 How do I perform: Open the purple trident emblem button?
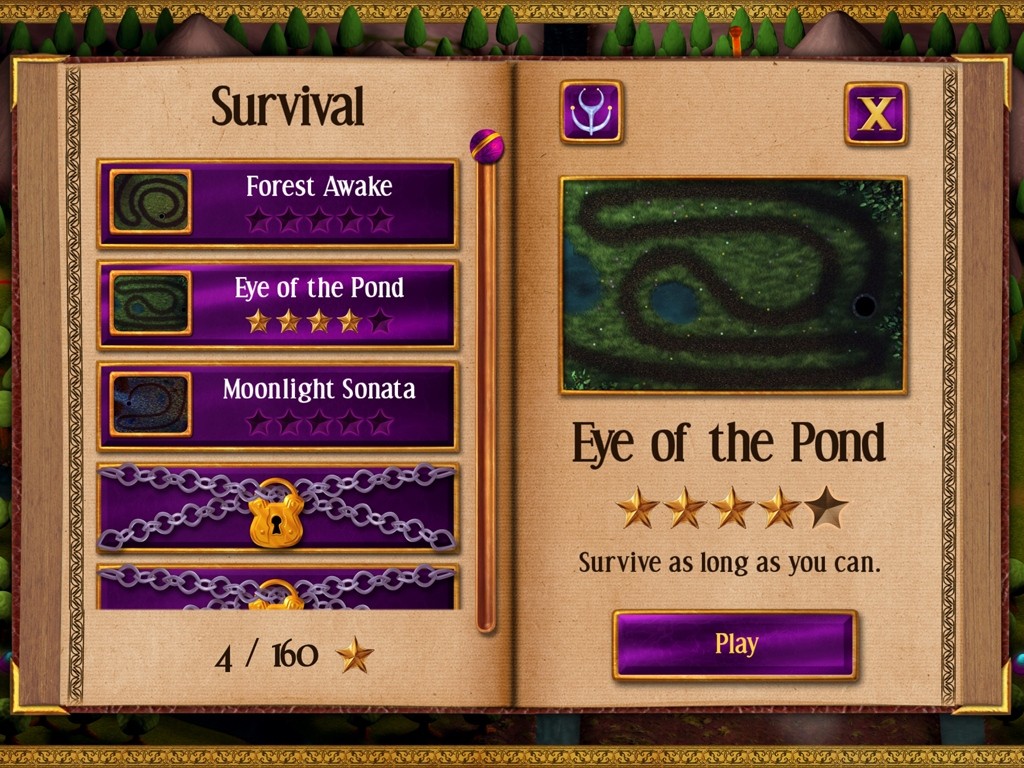[x=591, y=112]
